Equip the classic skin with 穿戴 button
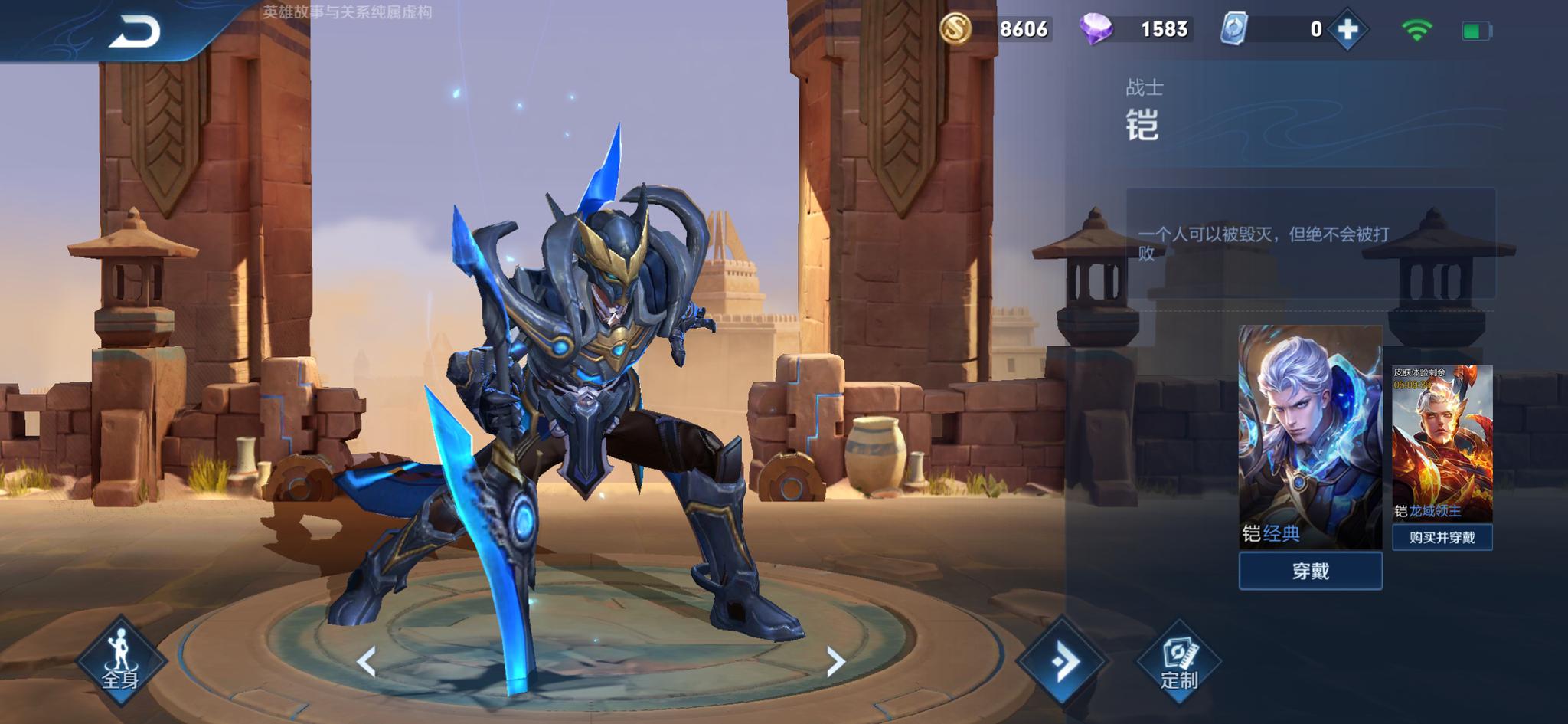This screenshot has width=1568, height=724. (1310, 572)
